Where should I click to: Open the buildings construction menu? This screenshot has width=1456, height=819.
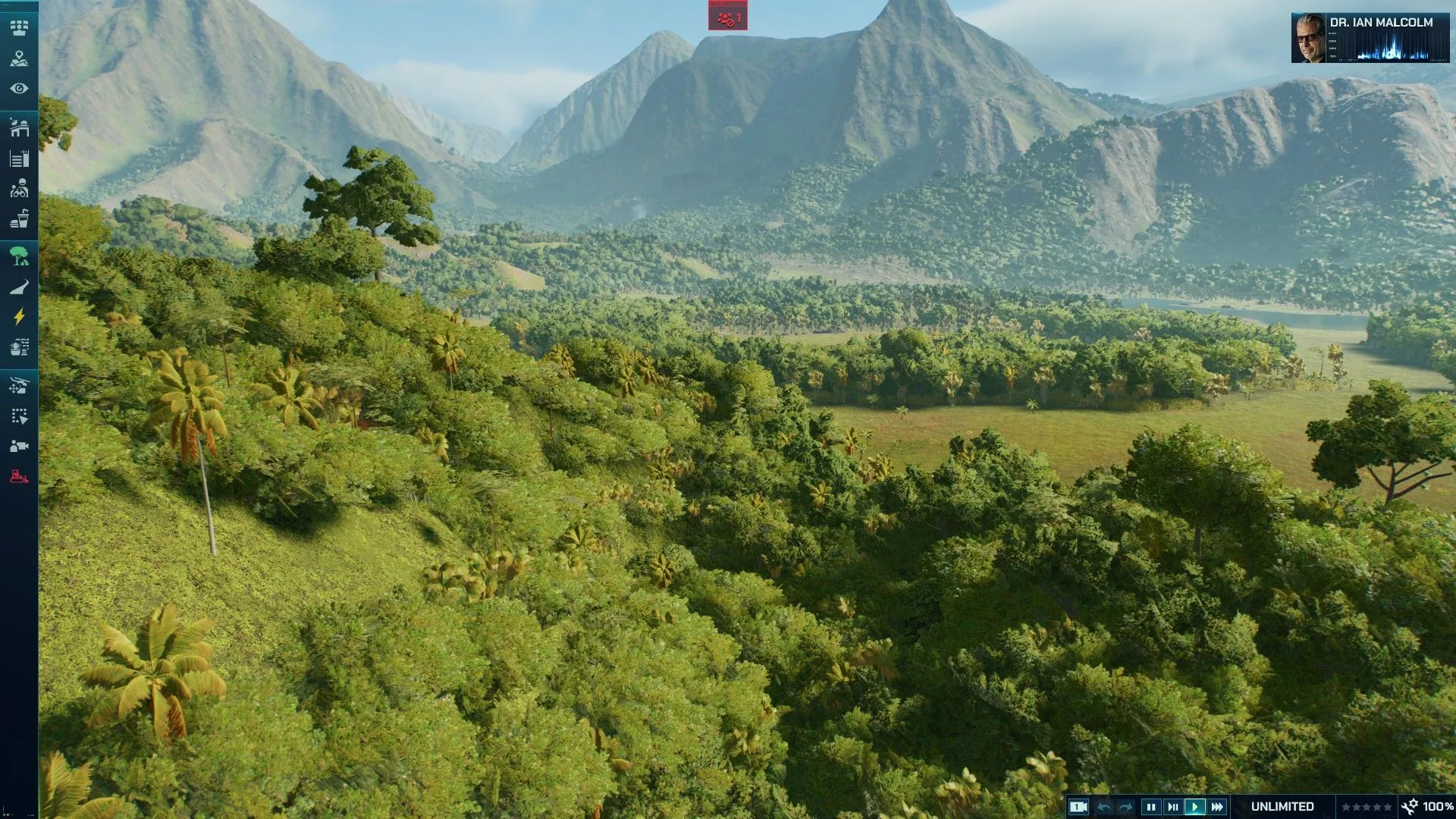click(20, 127)
